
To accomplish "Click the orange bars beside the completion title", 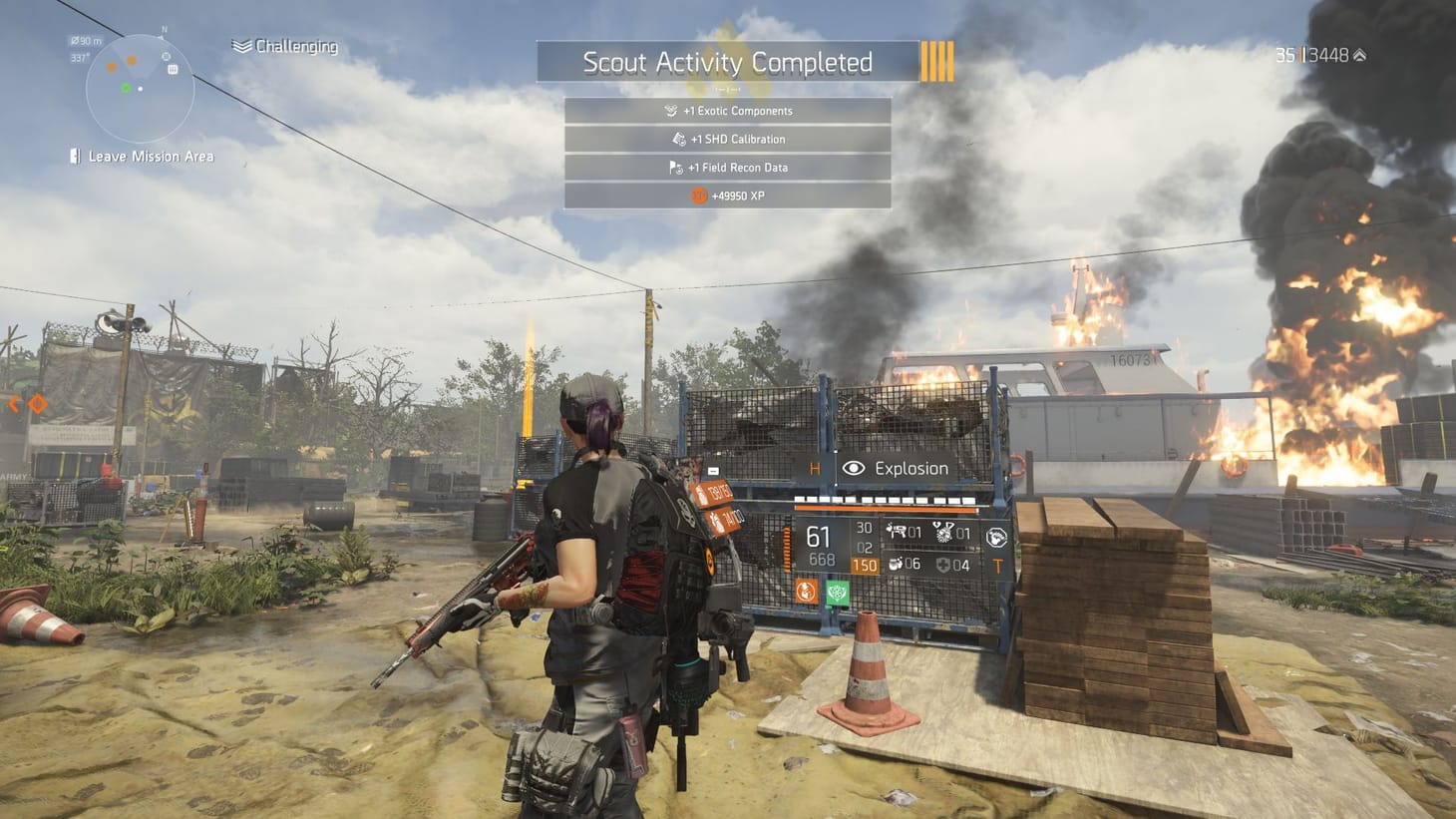I will [937, 62].
